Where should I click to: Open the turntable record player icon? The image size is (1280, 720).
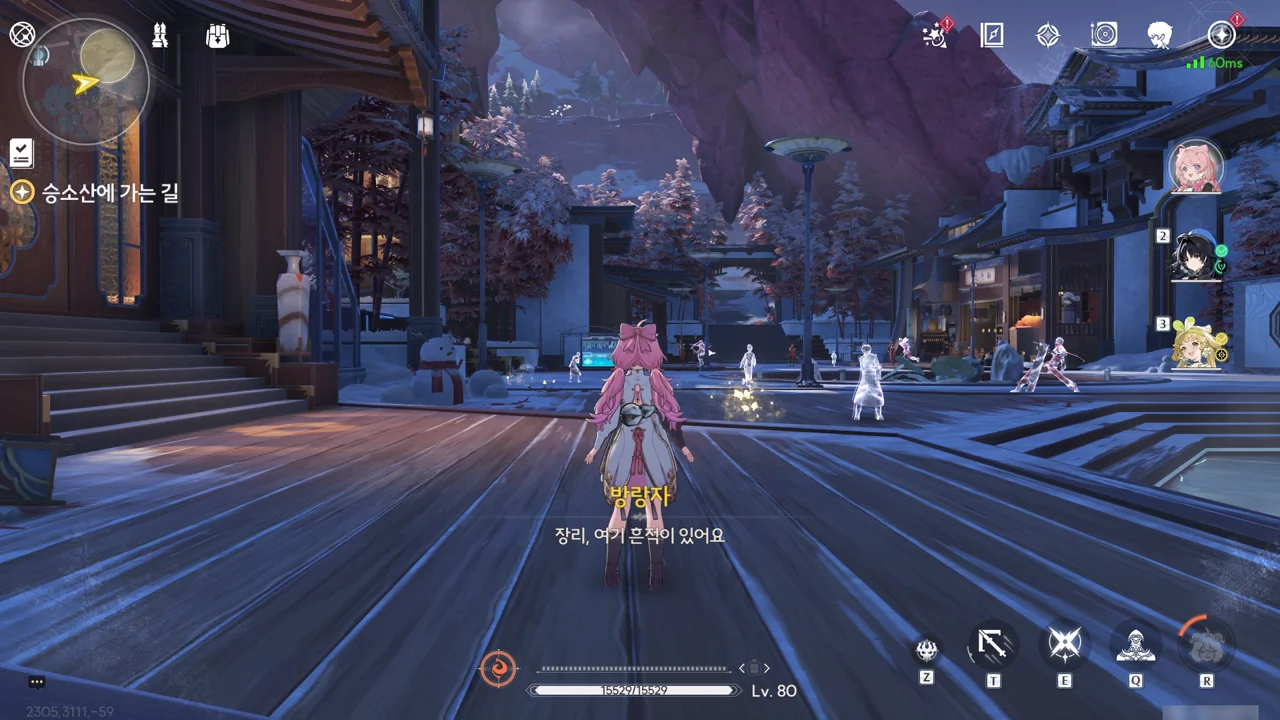1104,35
